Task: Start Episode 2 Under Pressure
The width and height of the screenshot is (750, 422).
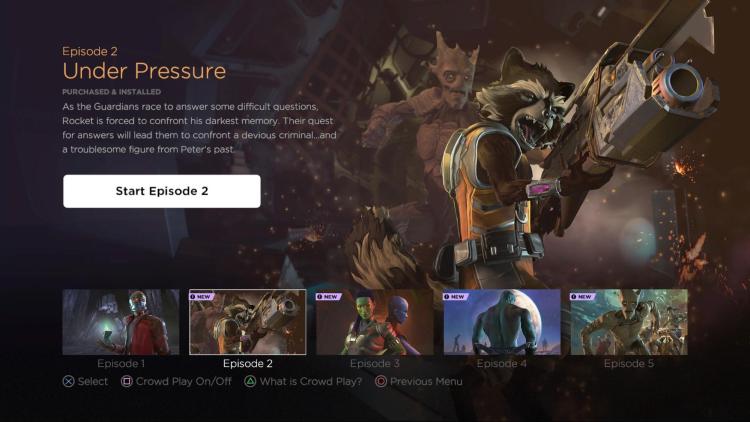Action: (162, 191)
